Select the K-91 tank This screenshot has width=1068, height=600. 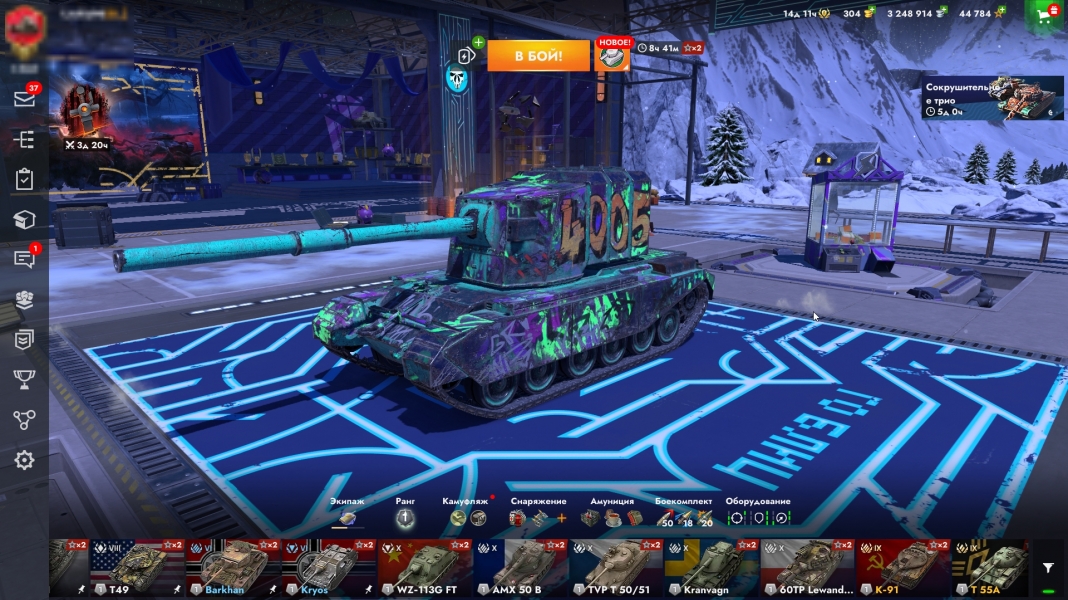point(904,568)
